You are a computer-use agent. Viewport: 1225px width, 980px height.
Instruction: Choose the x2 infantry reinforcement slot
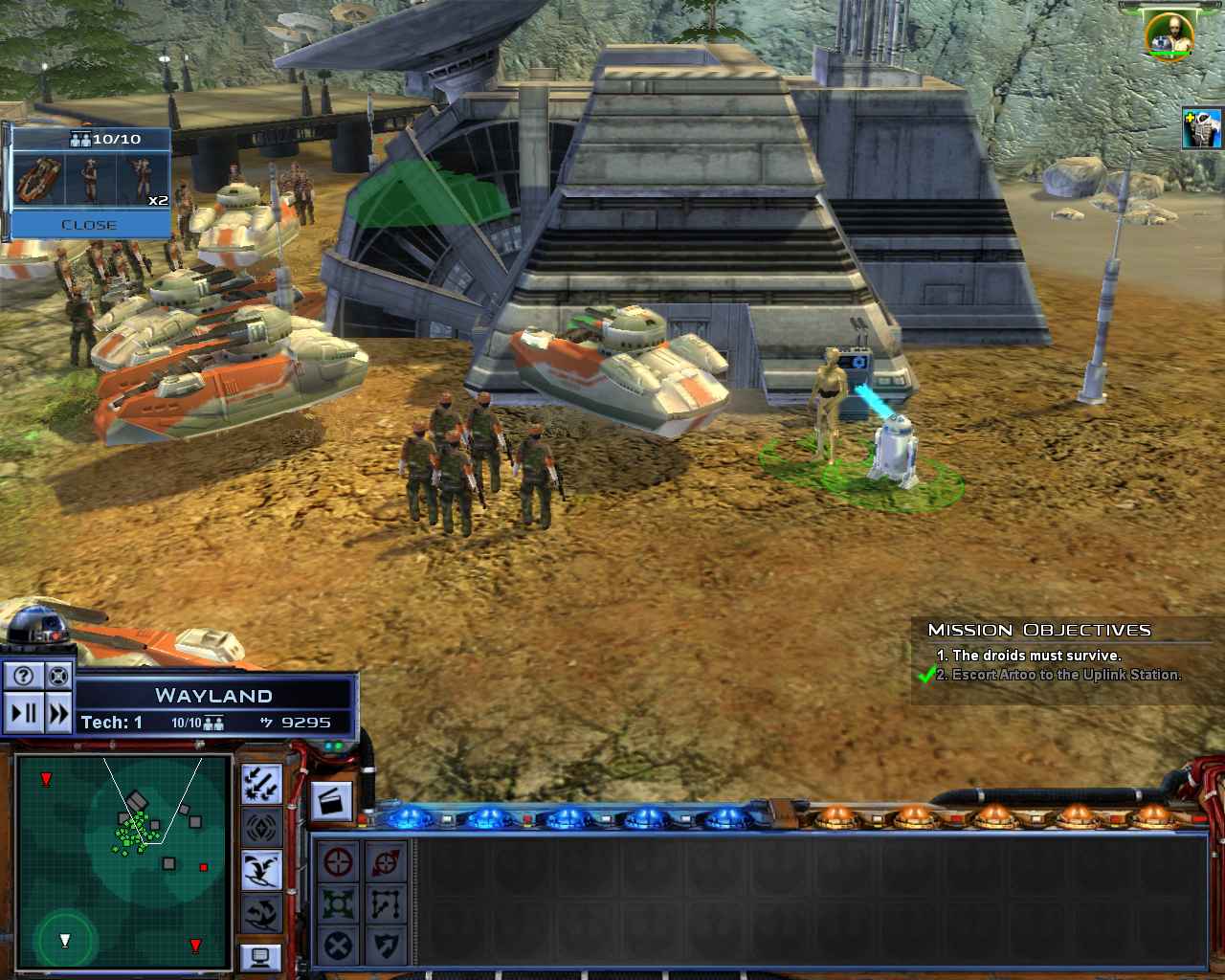(144, 180)
